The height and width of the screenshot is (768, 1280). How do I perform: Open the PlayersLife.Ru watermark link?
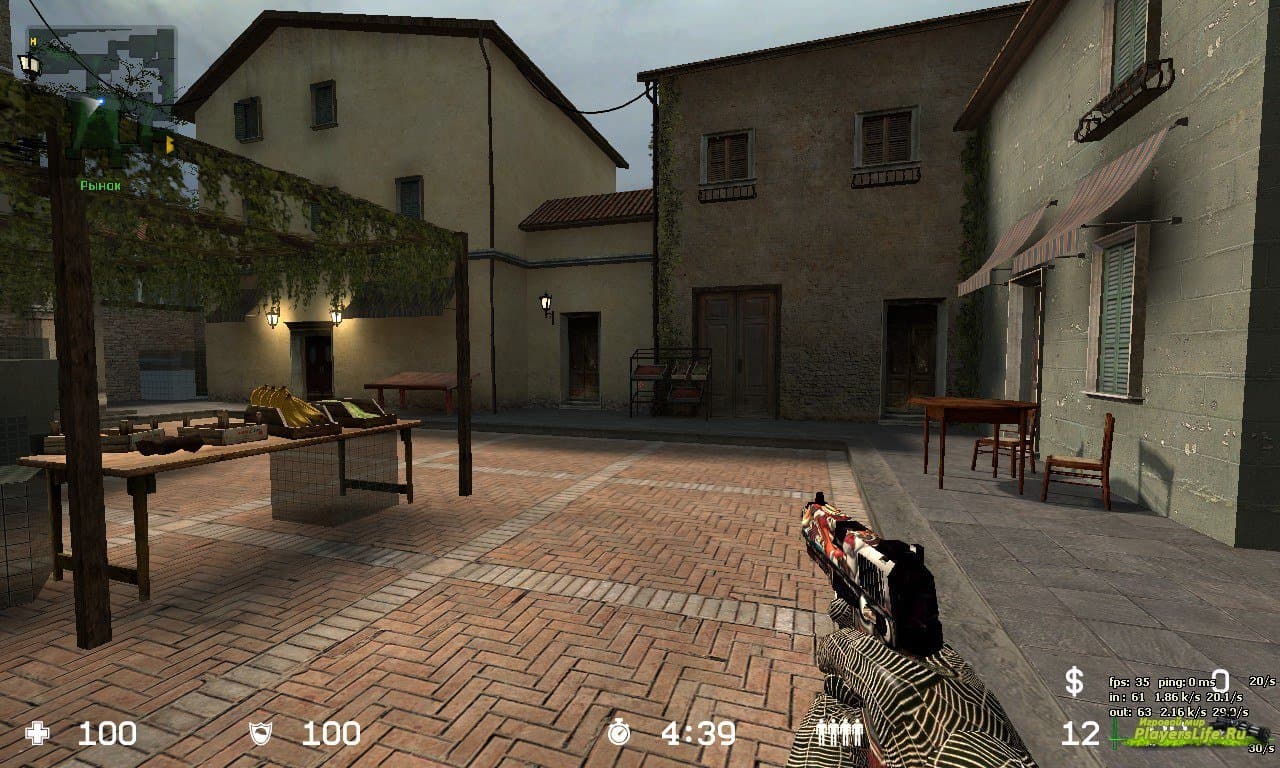click(x=1190, y=733)
